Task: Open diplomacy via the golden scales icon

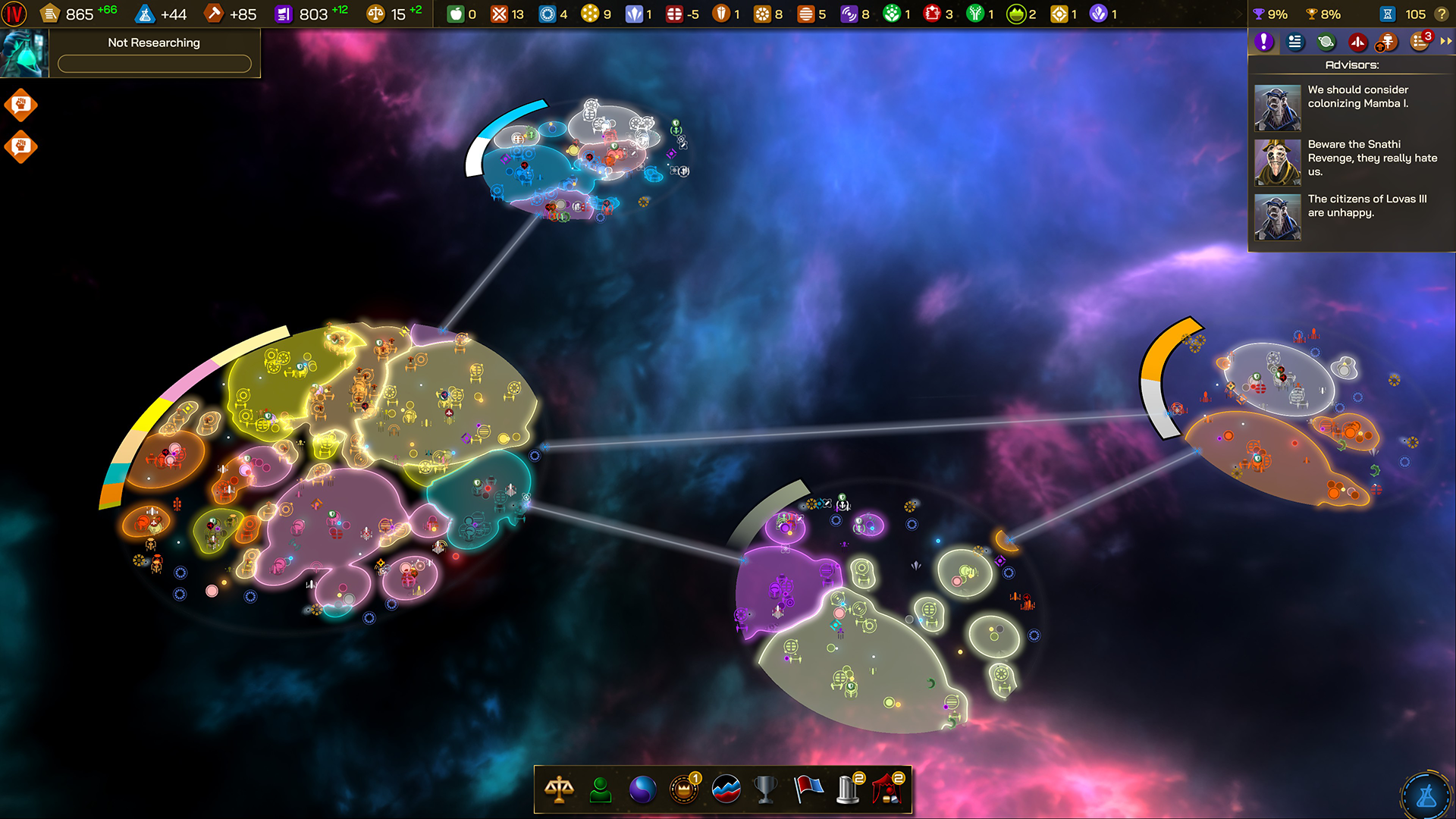Action: (x=559, y=789)
